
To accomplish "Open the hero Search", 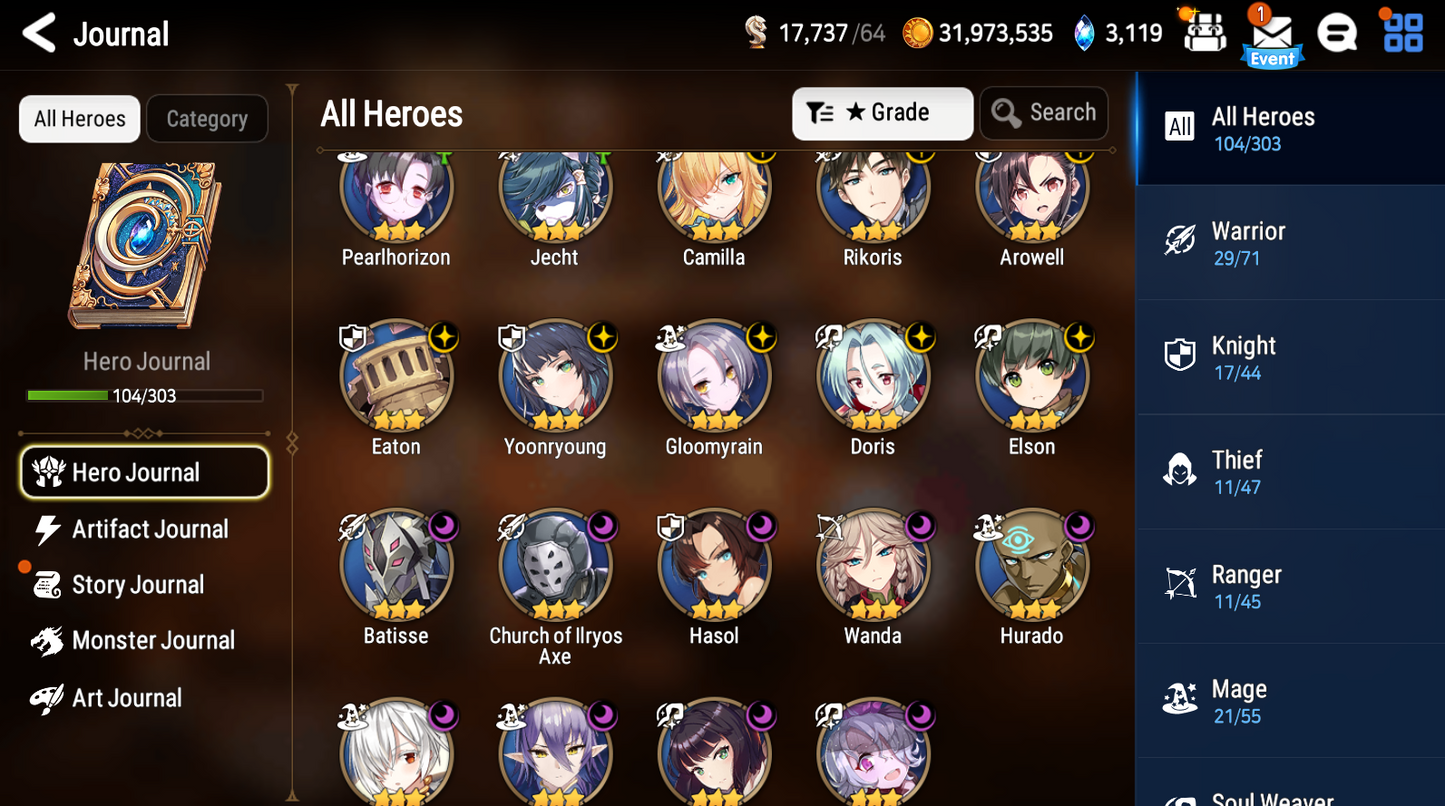I will [1044, 113].
